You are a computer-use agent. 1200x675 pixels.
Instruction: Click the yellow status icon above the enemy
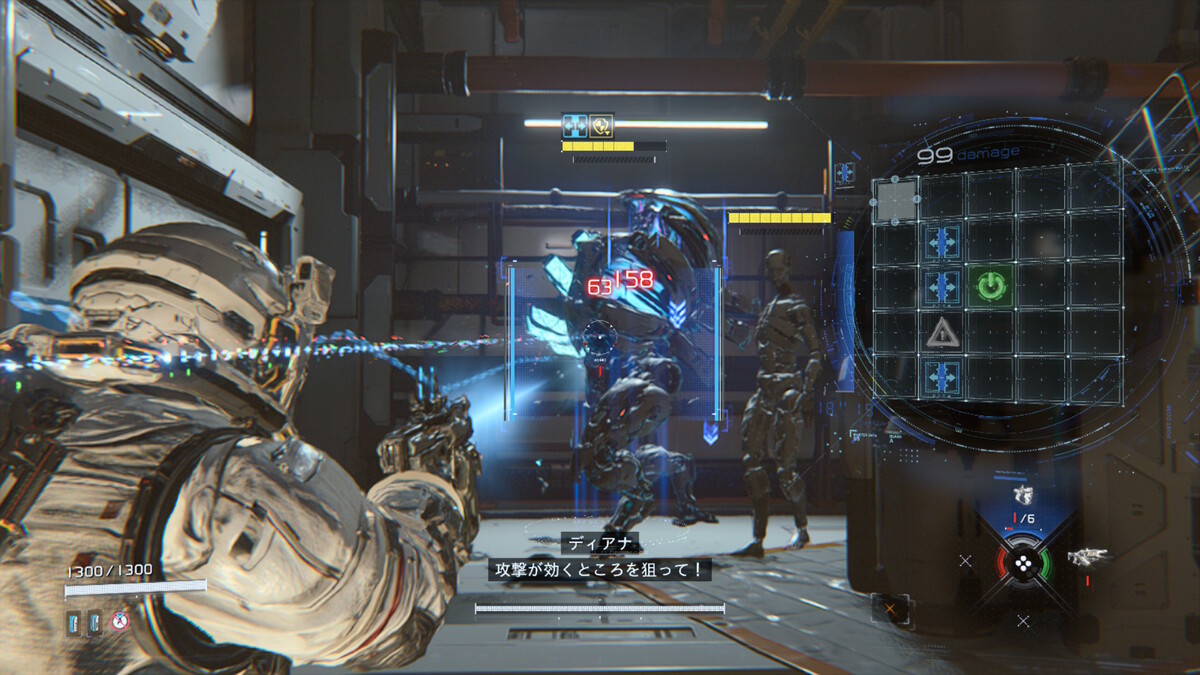602,125
